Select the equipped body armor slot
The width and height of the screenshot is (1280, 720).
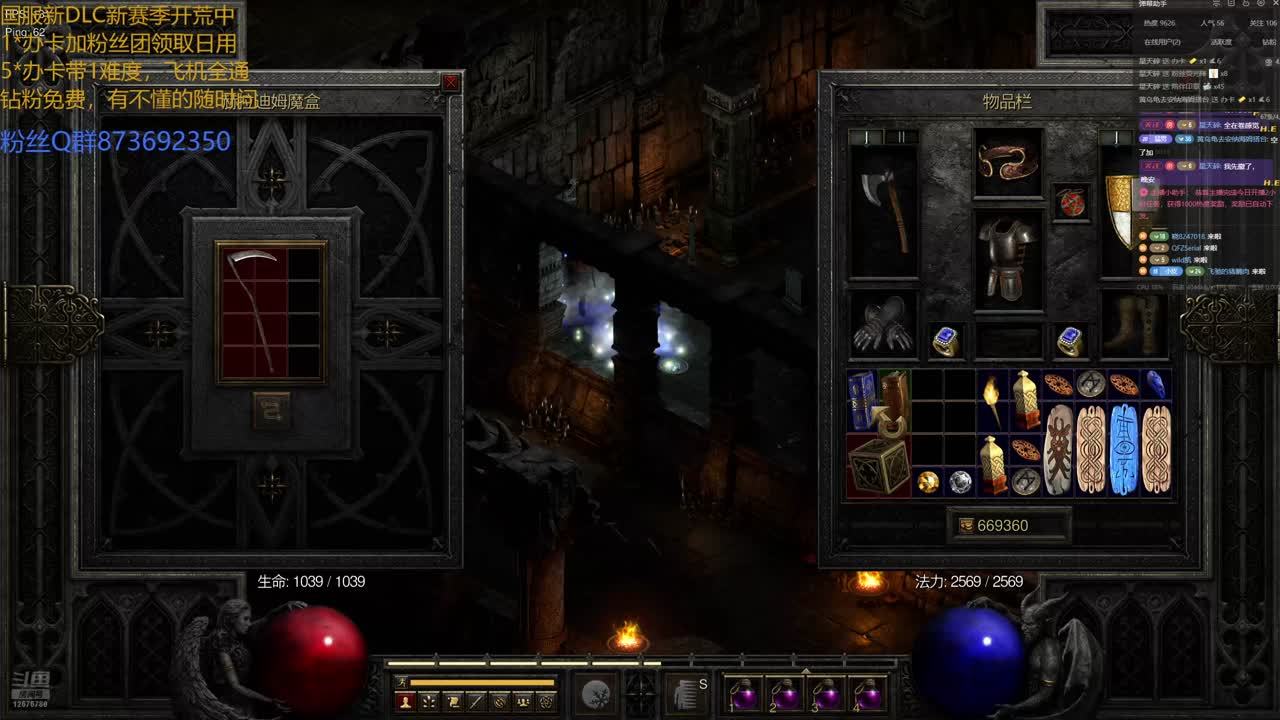(x=1009, y=259)
